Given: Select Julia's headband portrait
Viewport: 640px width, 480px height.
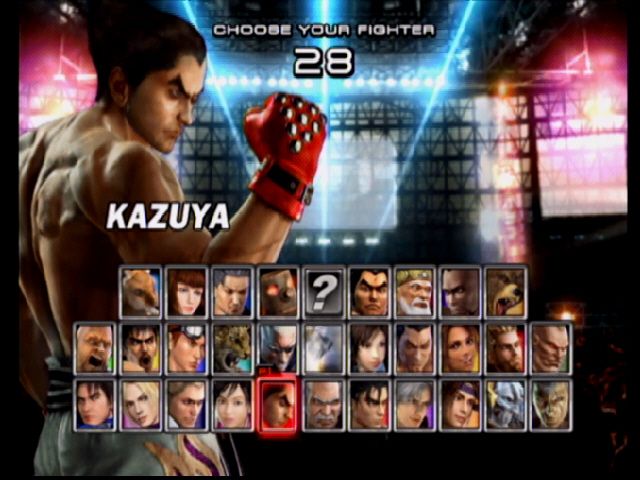Looking at the screenshot, I should (460, 404).
